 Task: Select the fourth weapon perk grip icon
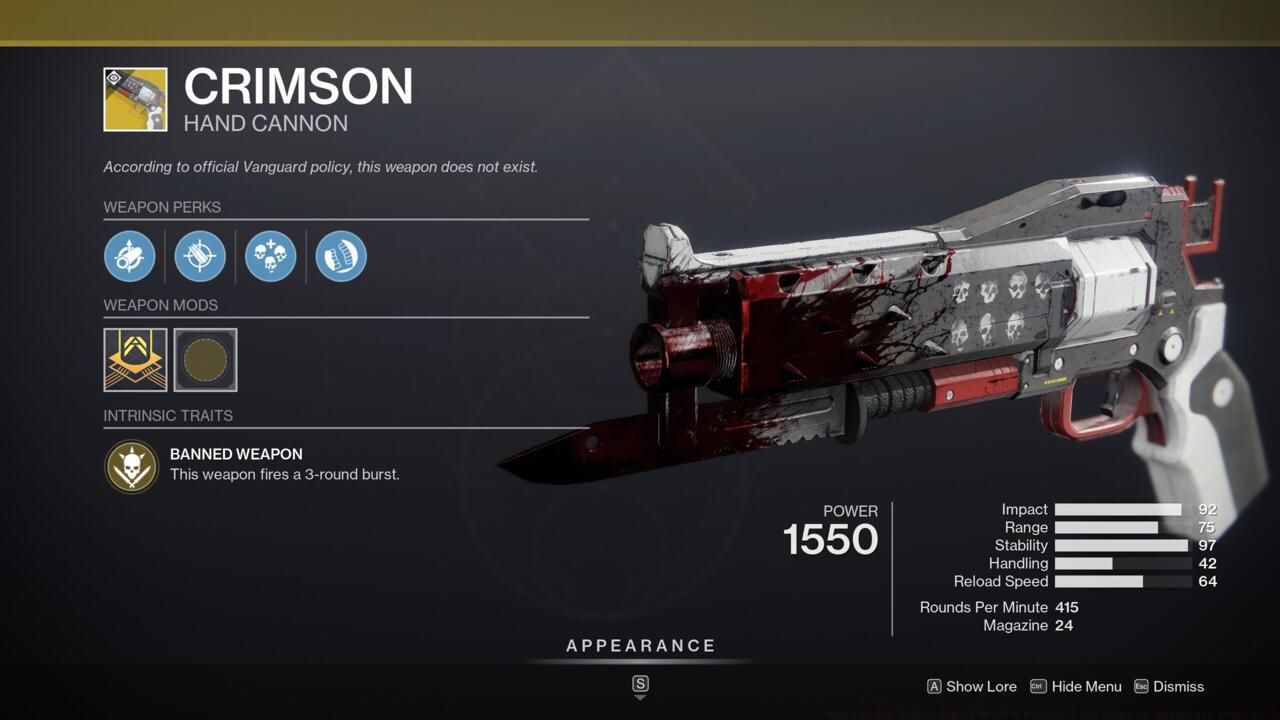pyautogui.click(x=340, y=256)
